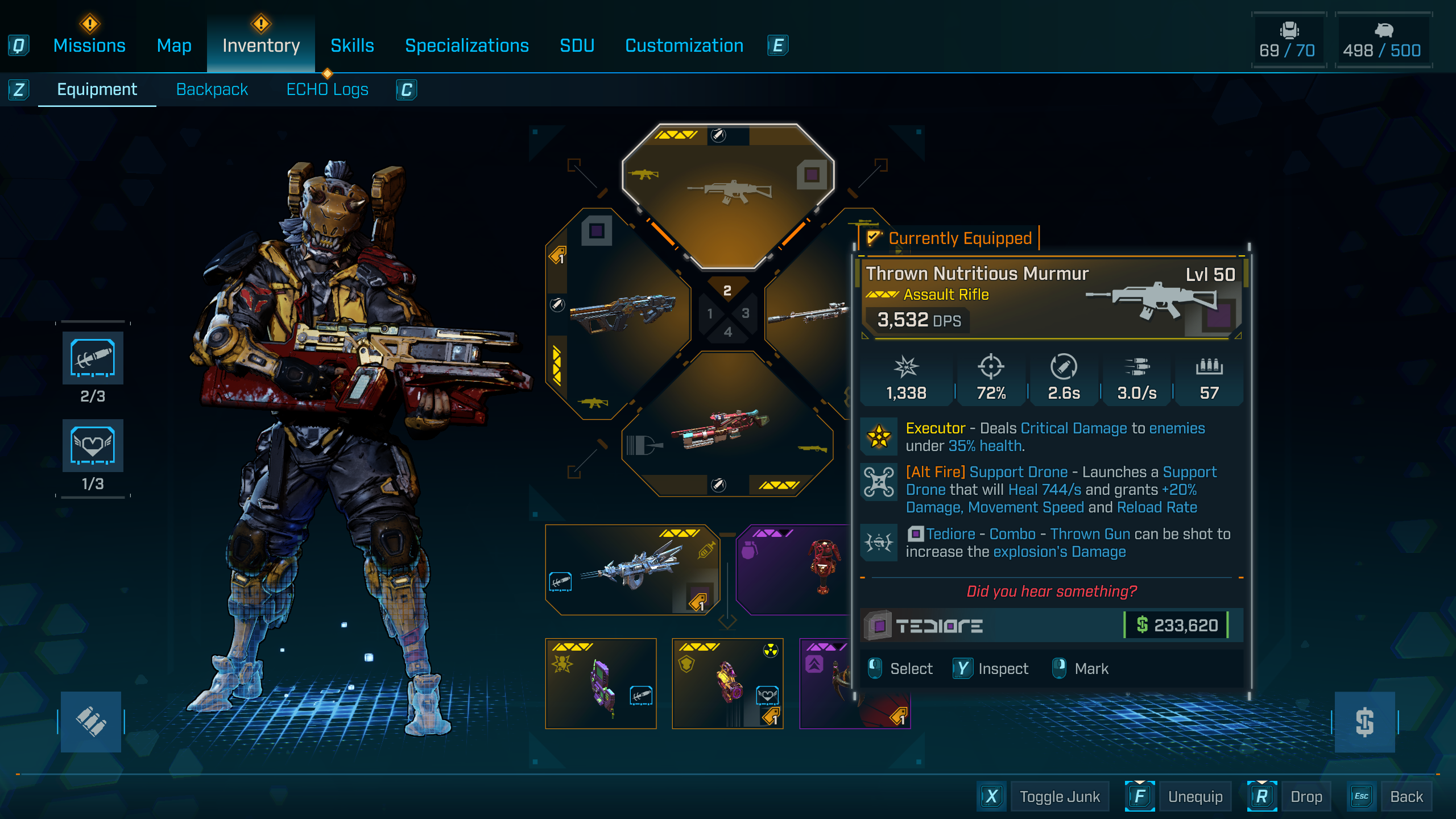Go to Specializations tab

point(466,45)
